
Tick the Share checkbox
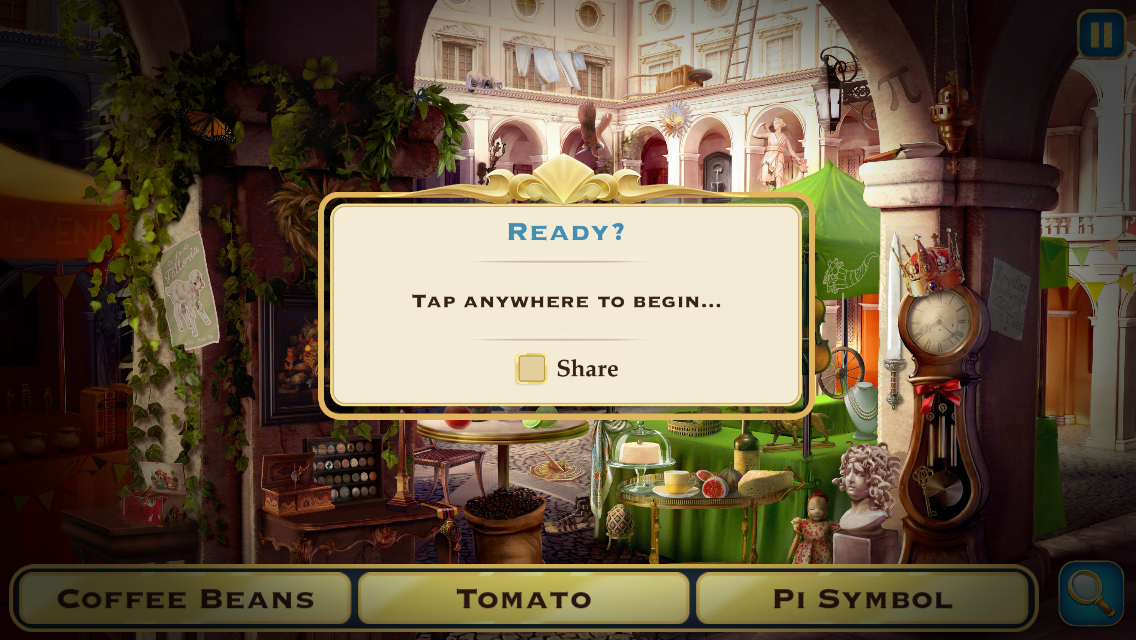(x=532, y=369)
